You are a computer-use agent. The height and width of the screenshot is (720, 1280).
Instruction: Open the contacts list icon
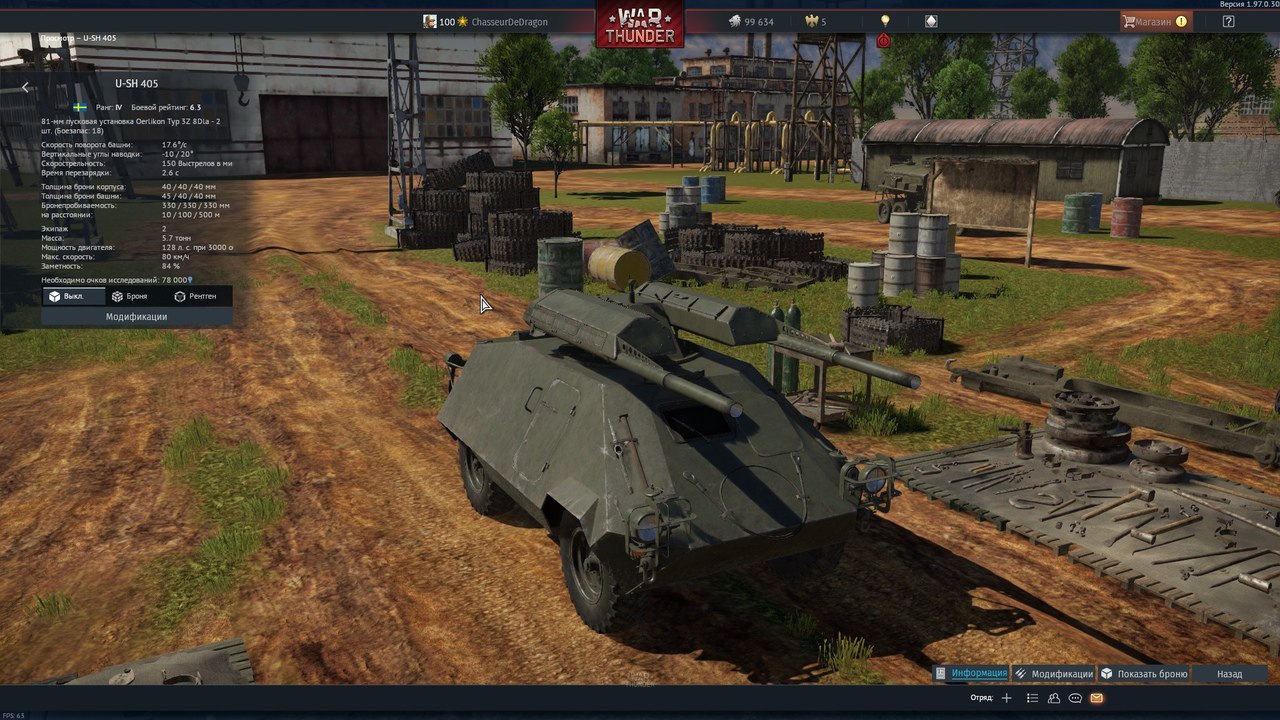[x=1033, y=698]
